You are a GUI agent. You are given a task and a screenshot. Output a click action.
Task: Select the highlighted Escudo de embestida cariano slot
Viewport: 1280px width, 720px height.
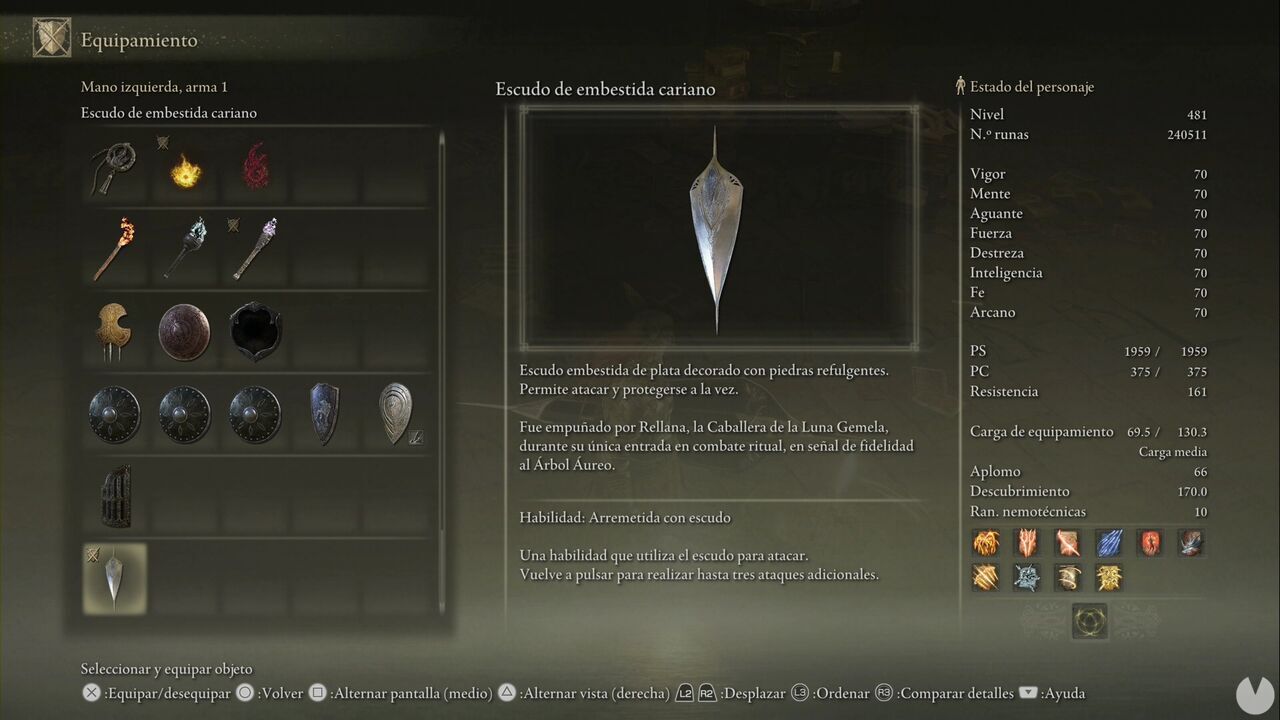(114, 578)
